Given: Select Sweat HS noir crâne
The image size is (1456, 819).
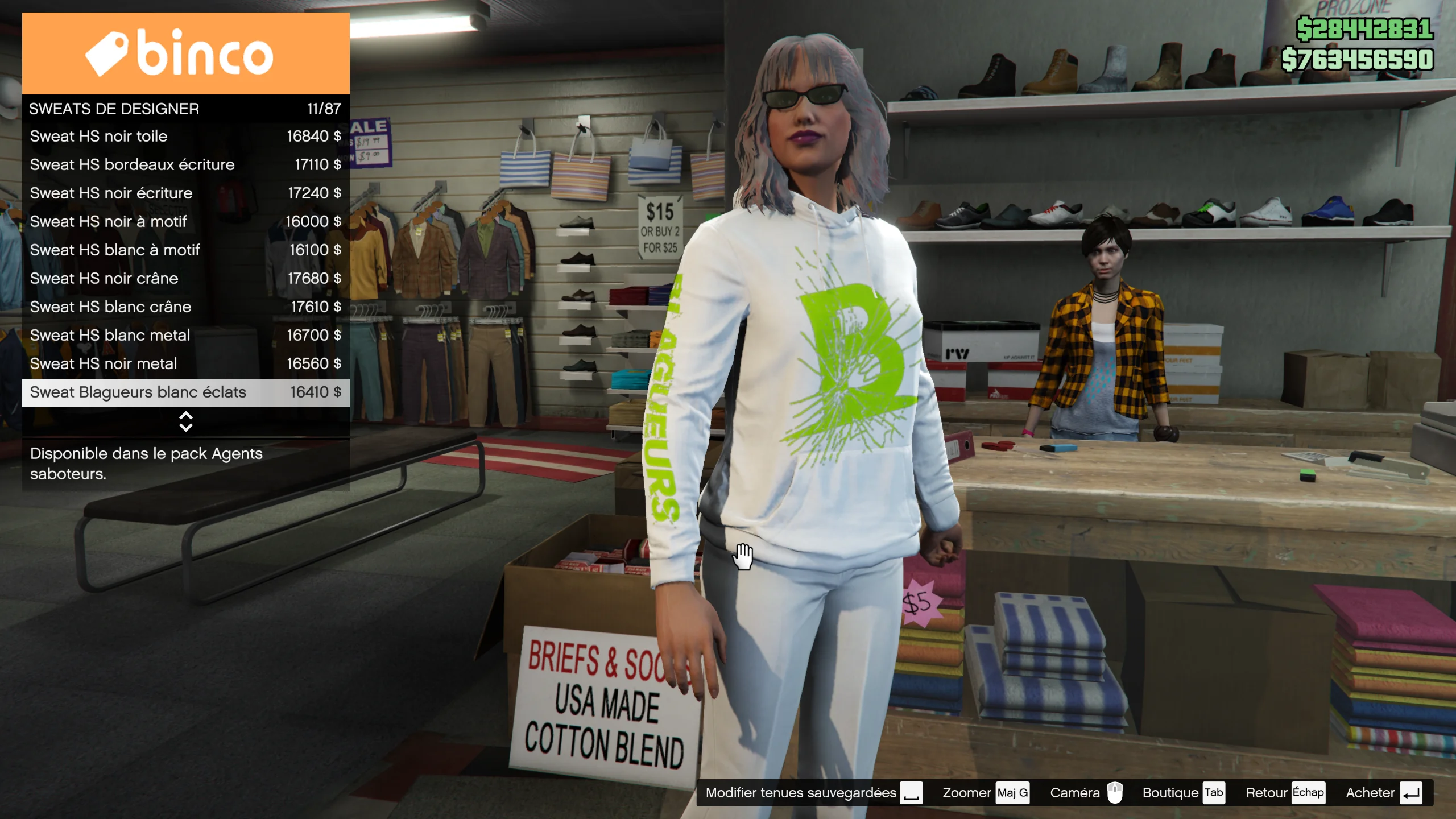Looking at the screenshot, I should 185,279.
